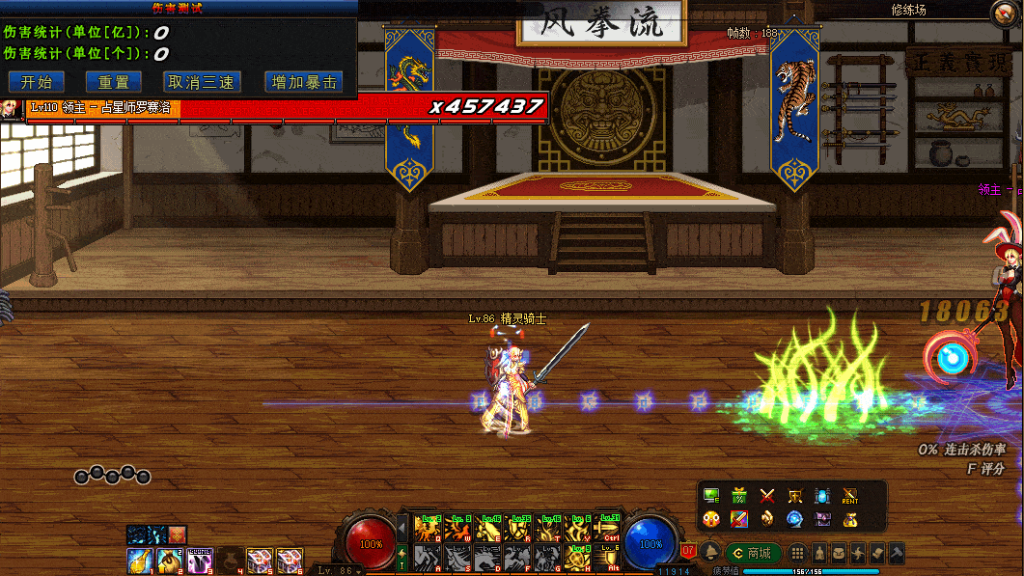
Task: Click the surprised yellow emoji icon
Action: [711, 518]
